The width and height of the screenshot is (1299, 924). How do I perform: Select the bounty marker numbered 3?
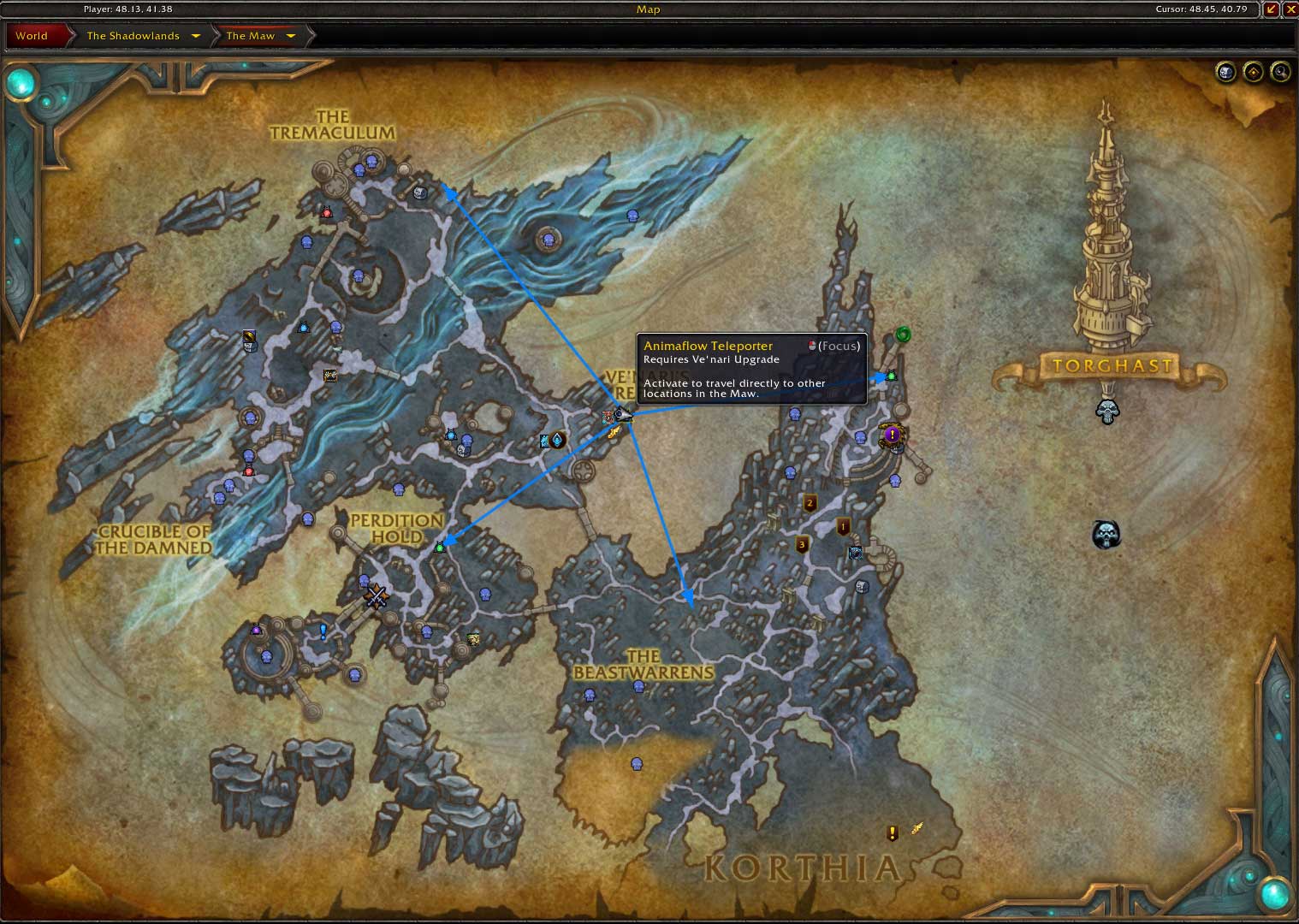tap(800, 544)
